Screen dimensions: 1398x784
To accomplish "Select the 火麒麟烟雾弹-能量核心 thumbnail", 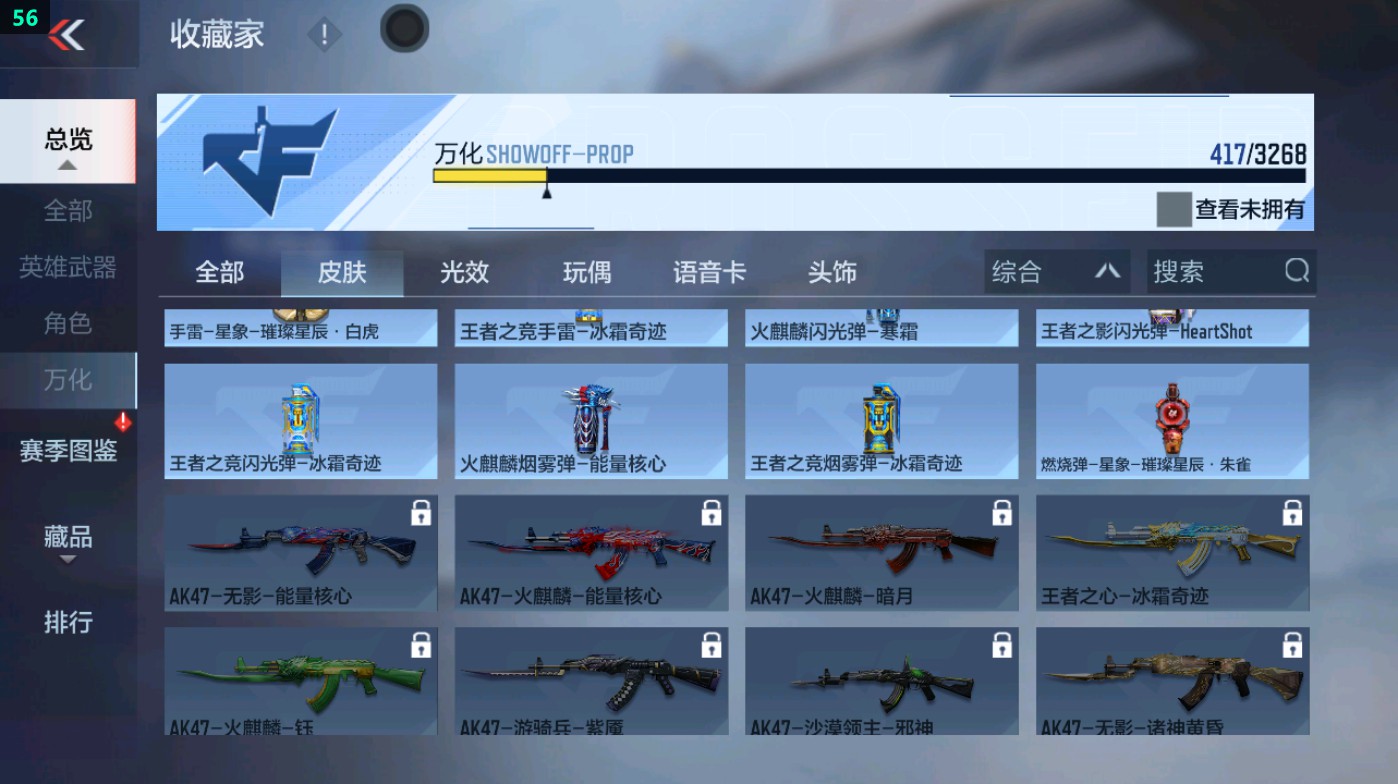I will pyautogui.click(x=590, y=420).
